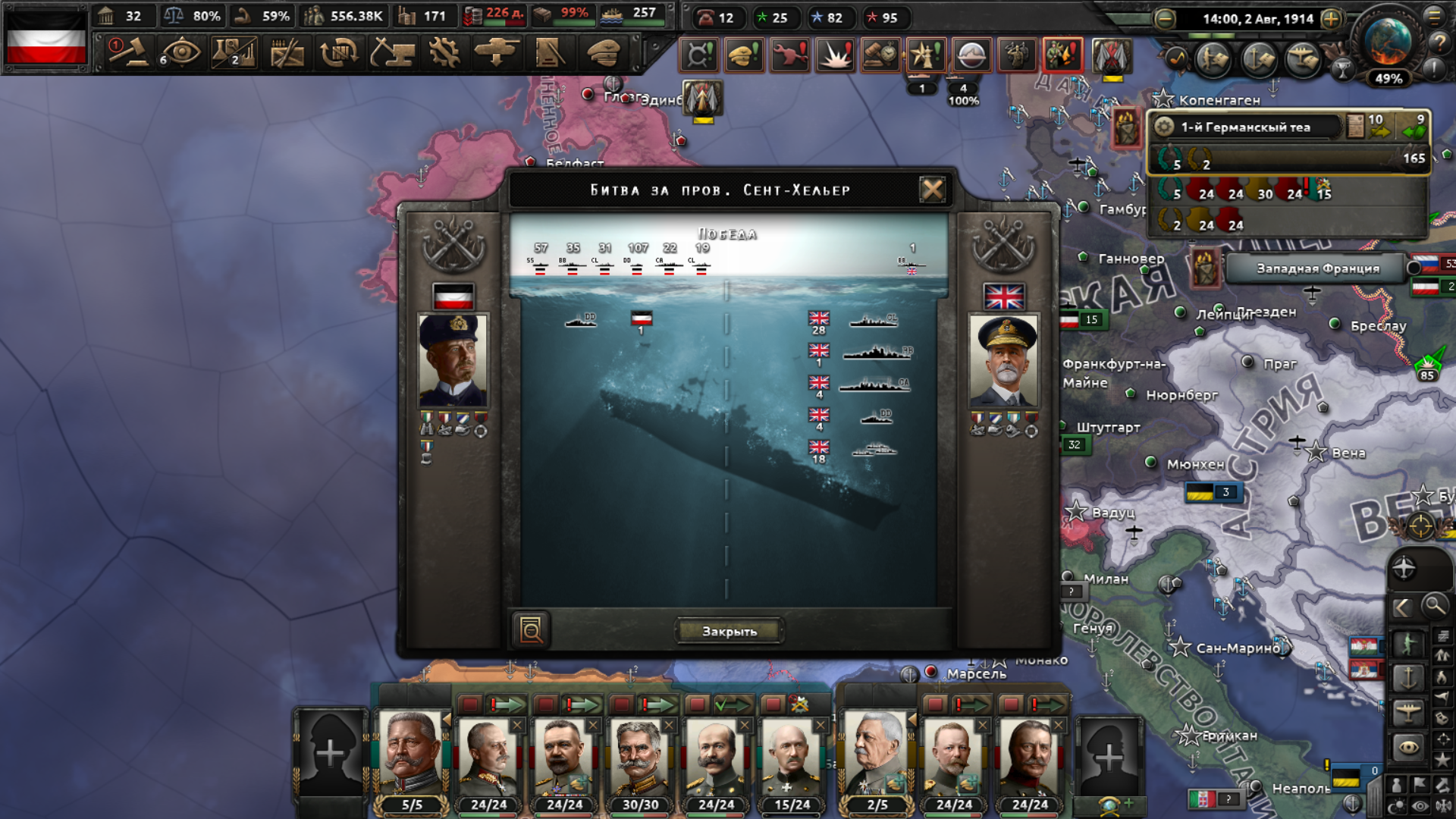Screen dimensions: 1456x819
Task: Select the German admiral portrait
Action: tap(453, 359)
